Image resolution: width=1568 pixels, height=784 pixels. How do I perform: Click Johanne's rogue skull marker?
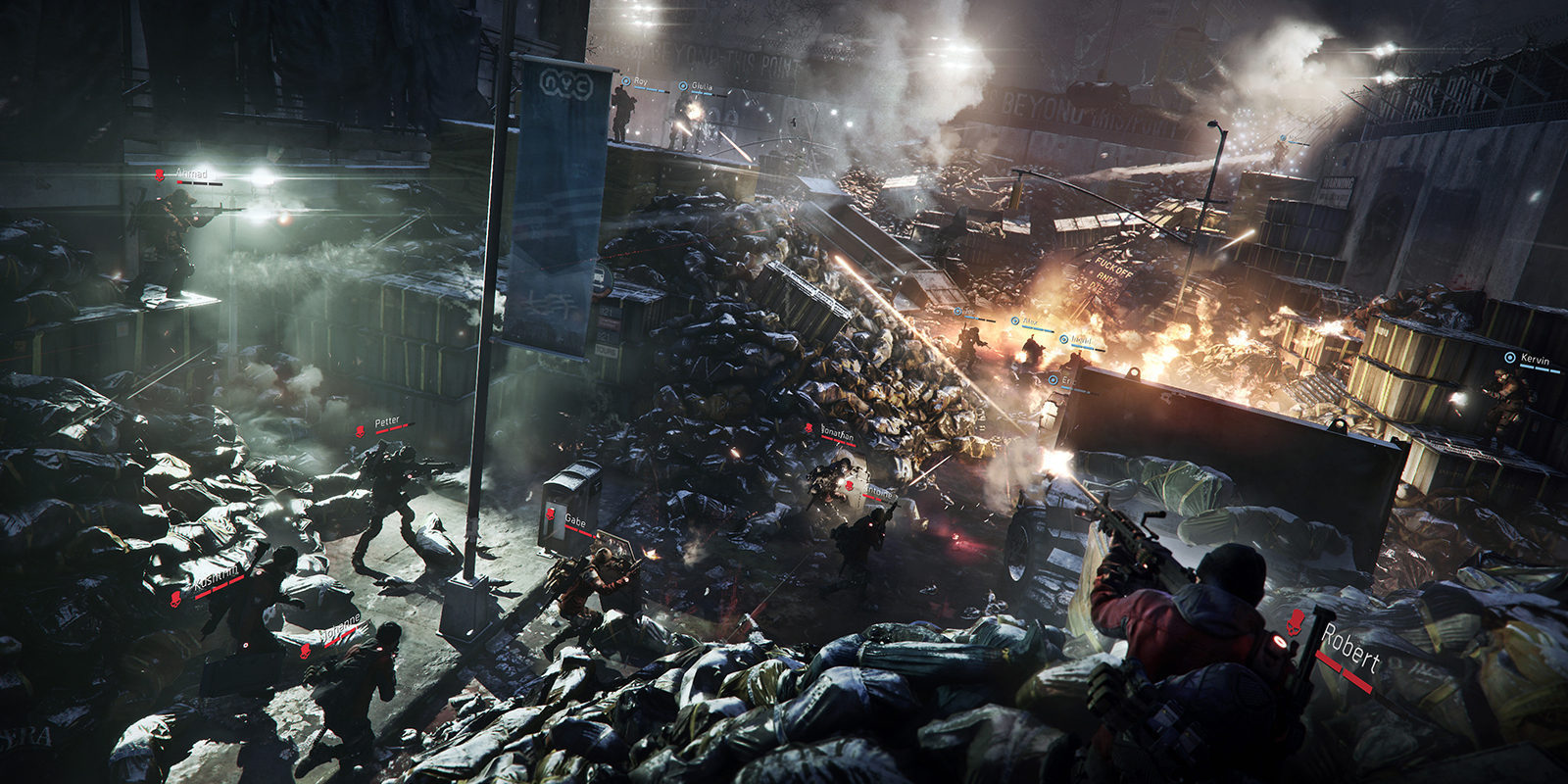click(305, 652)
